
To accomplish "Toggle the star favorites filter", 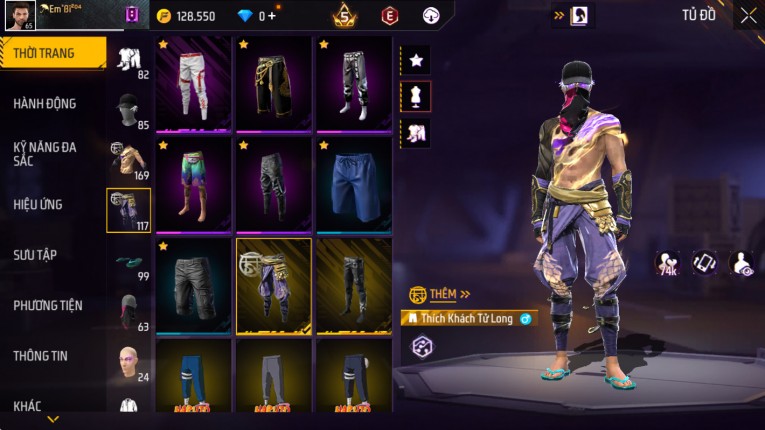I will (416, 60).
